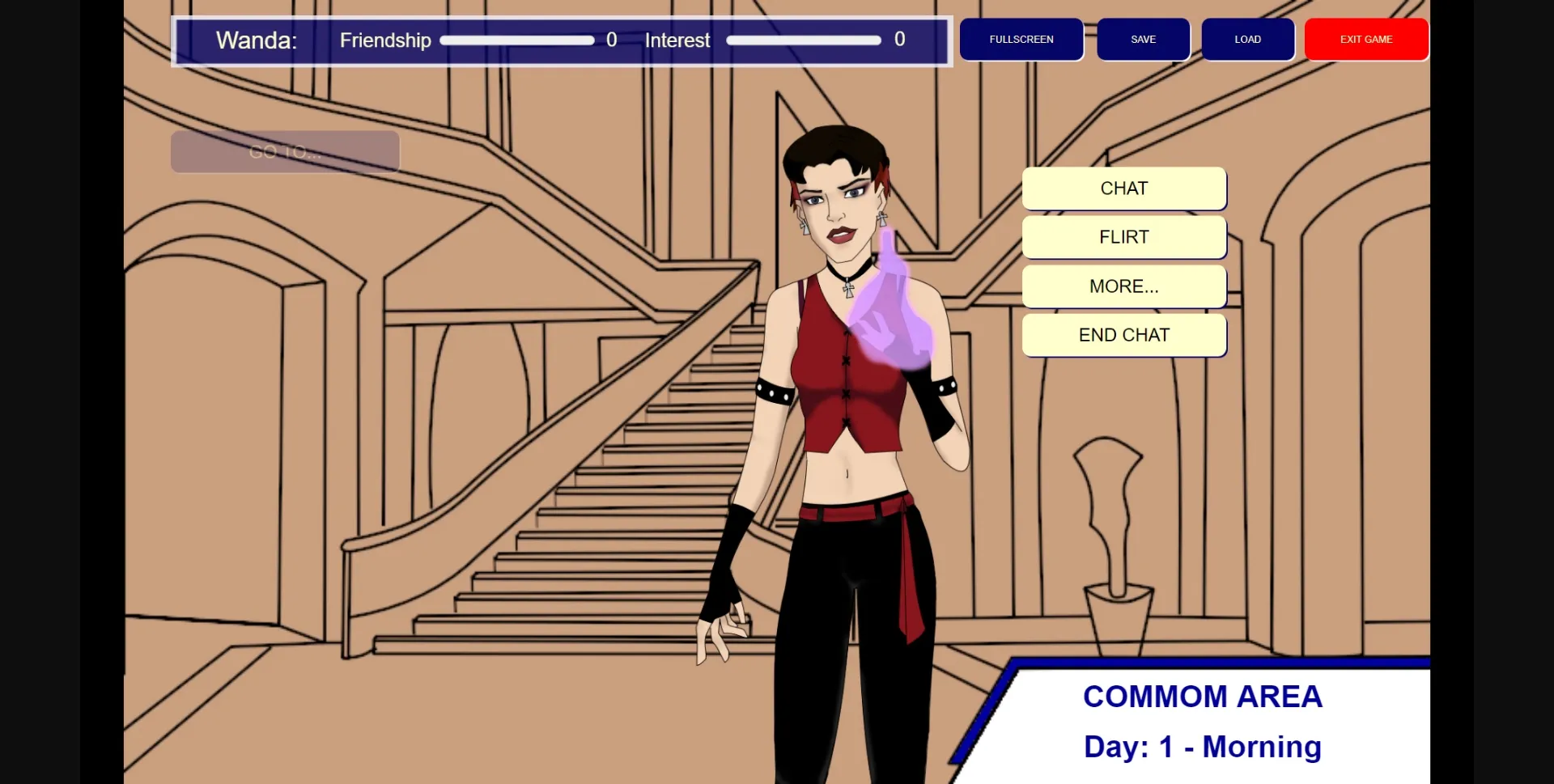This screenshot has width=1554, height=784.
Task: Click the Friendship counter showing 0
Action: click(613, 39)
